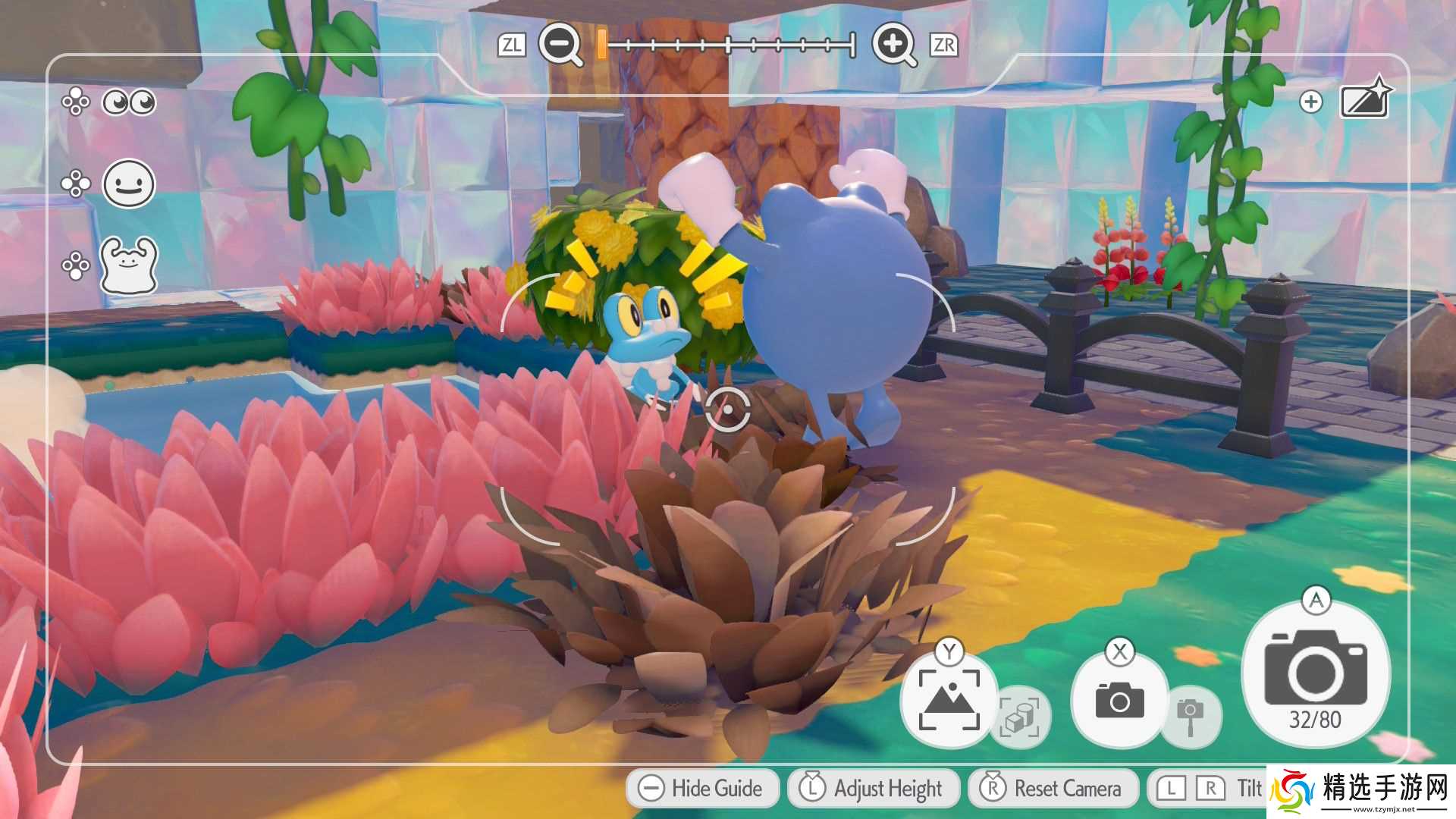Switch to the small camera mode button
1456x819 pixels.
1119,700
